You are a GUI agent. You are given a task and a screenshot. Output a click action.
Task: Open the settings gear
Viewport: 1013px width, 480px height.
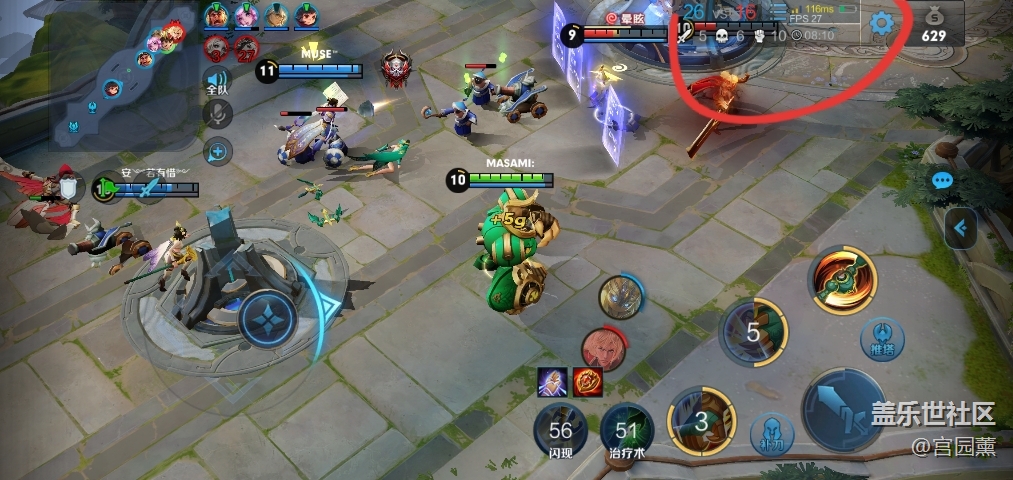coord(881,23)
